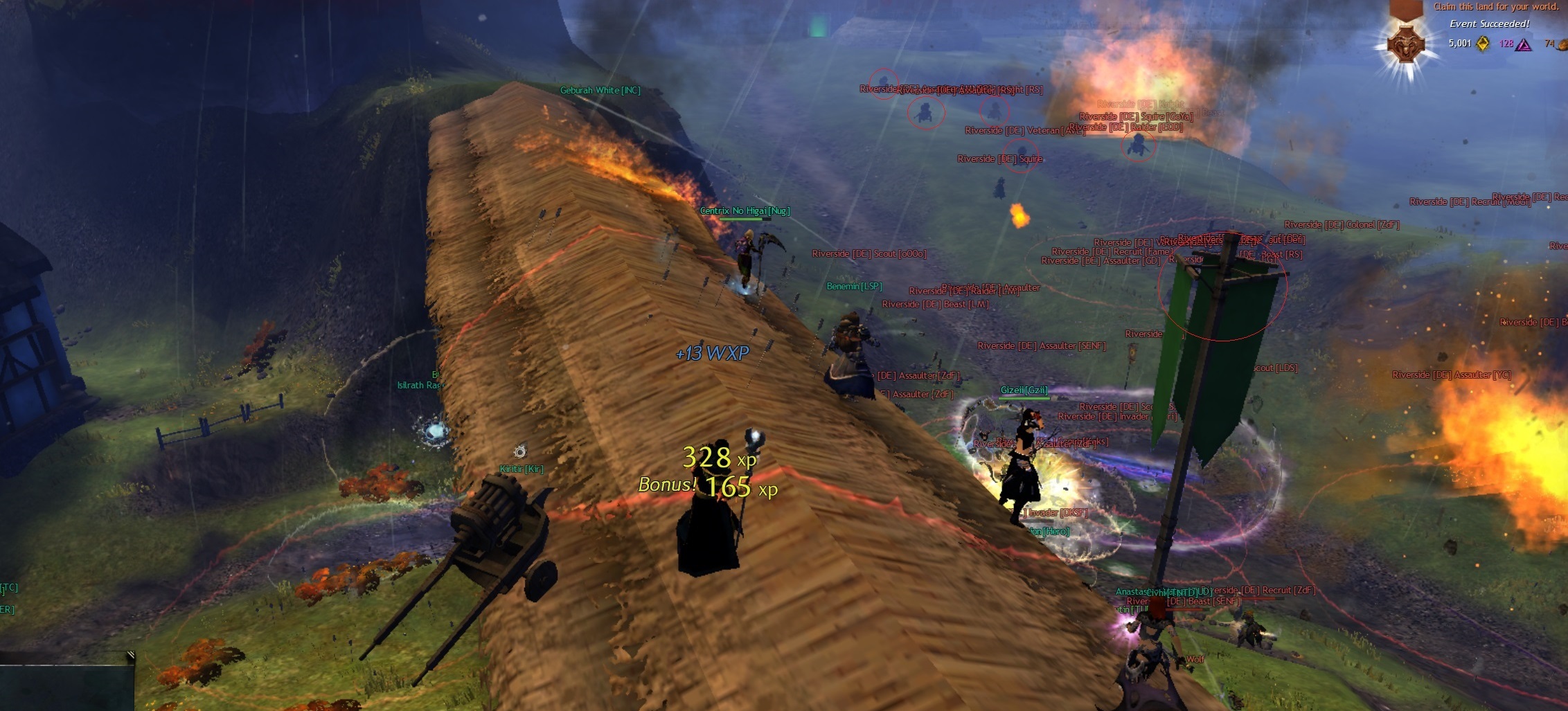Select the "Claim this land for your world" event objective
The width and height of the screenshot is (1568, 711).
[x=1495, y=7]
